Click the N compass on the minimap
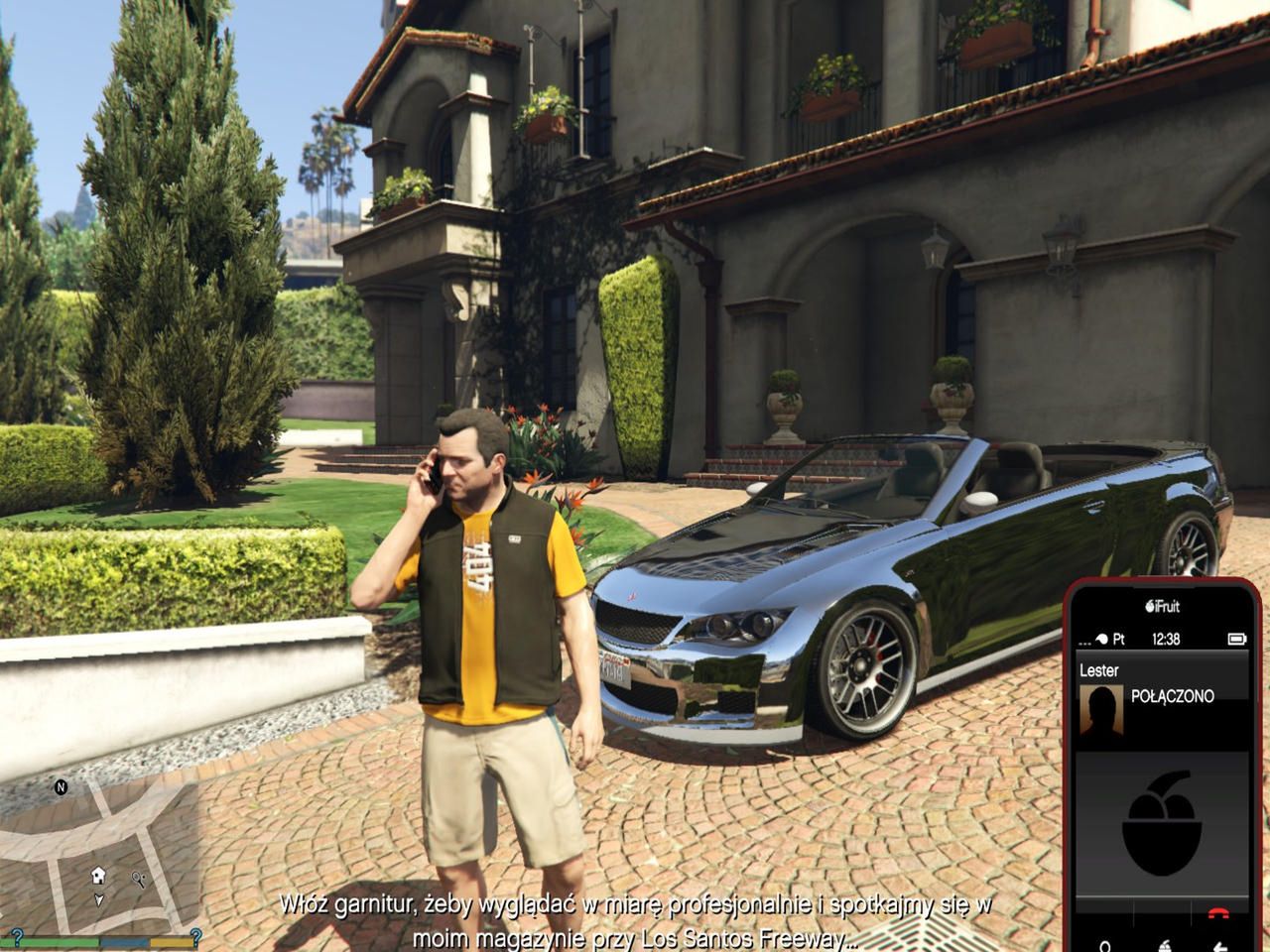Viewport: 1270px width, 952px height. pyautogui.click(x=61, y=787)
